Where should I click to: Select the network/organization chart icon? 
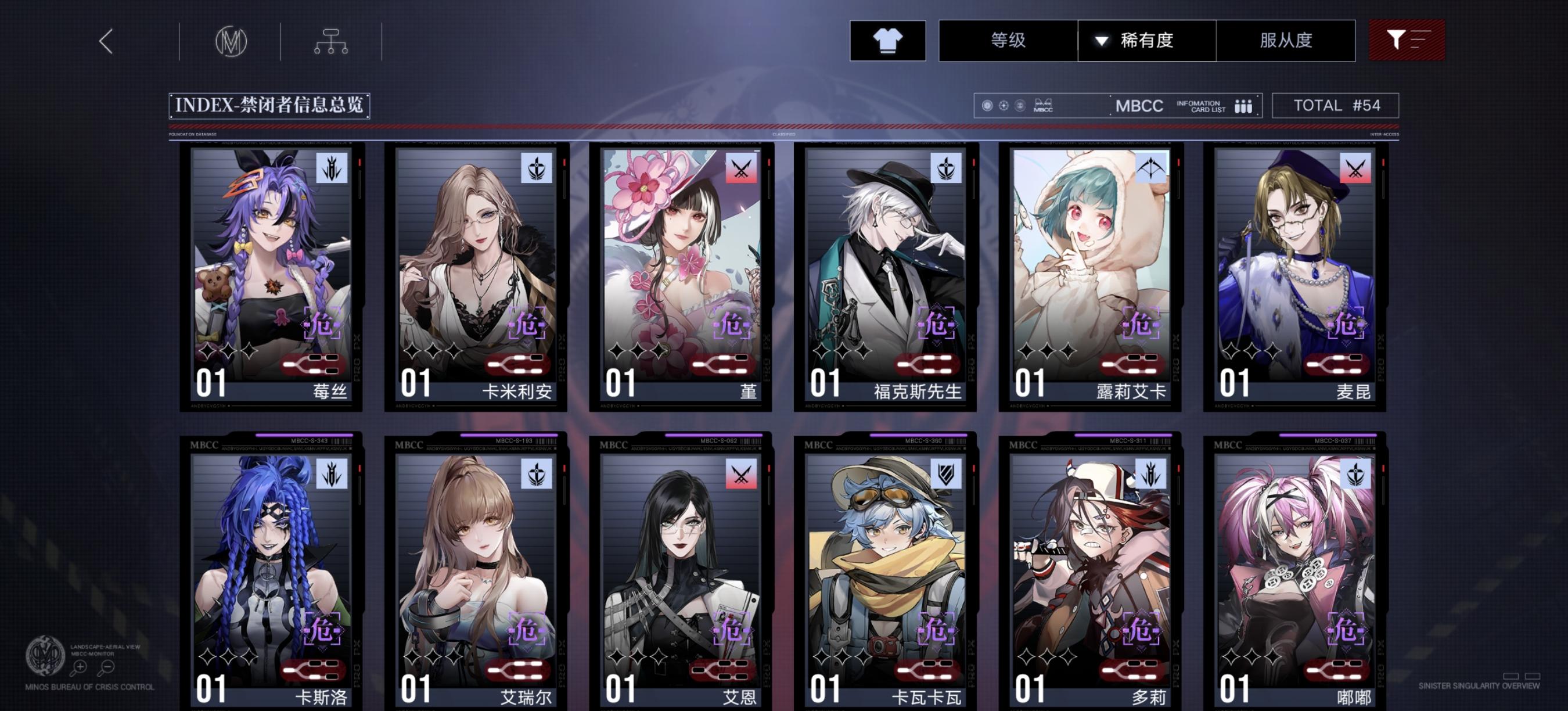pos(332,41)
